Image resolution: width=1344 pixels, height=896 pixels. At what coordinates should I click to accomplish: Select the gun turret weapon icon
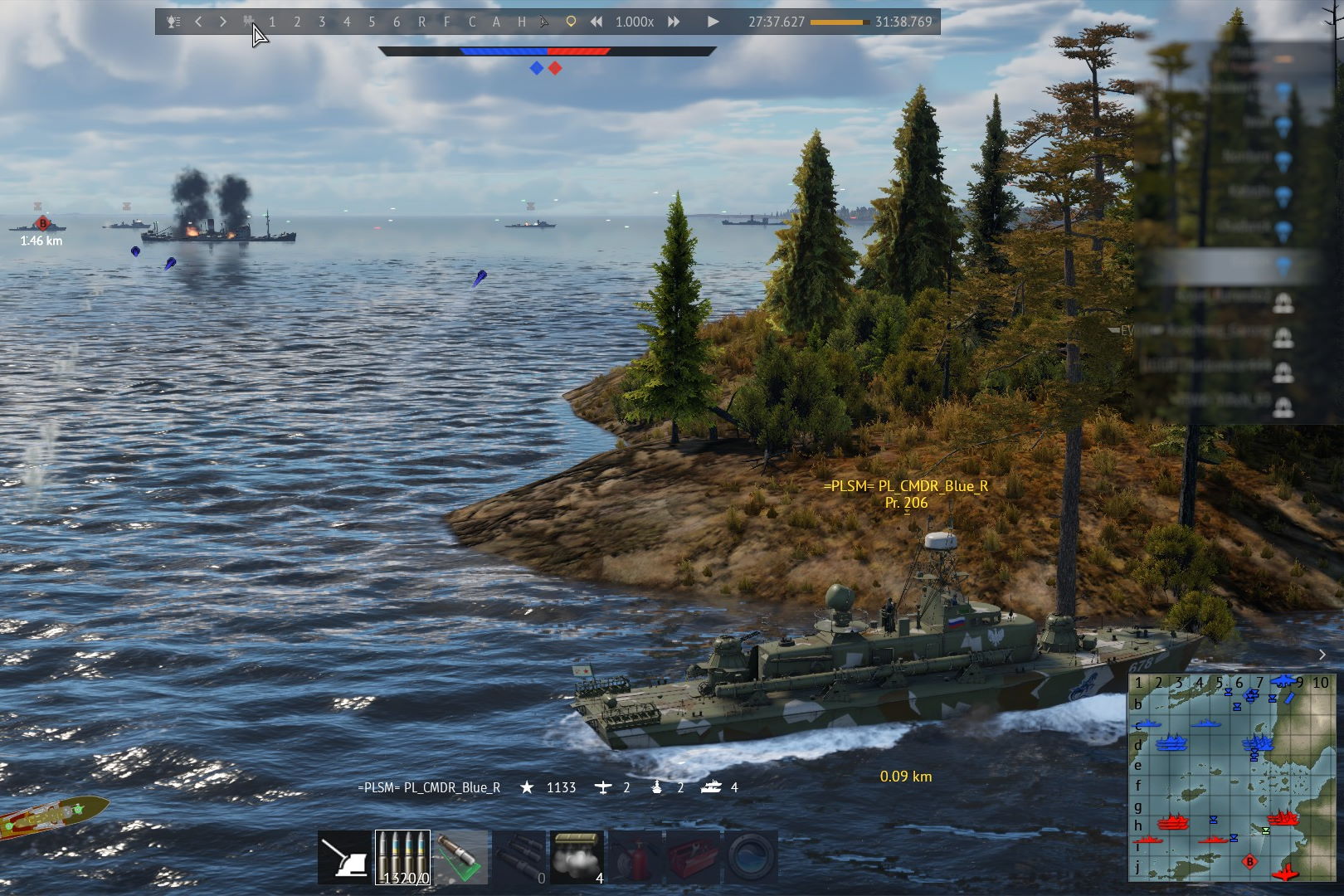344,858
